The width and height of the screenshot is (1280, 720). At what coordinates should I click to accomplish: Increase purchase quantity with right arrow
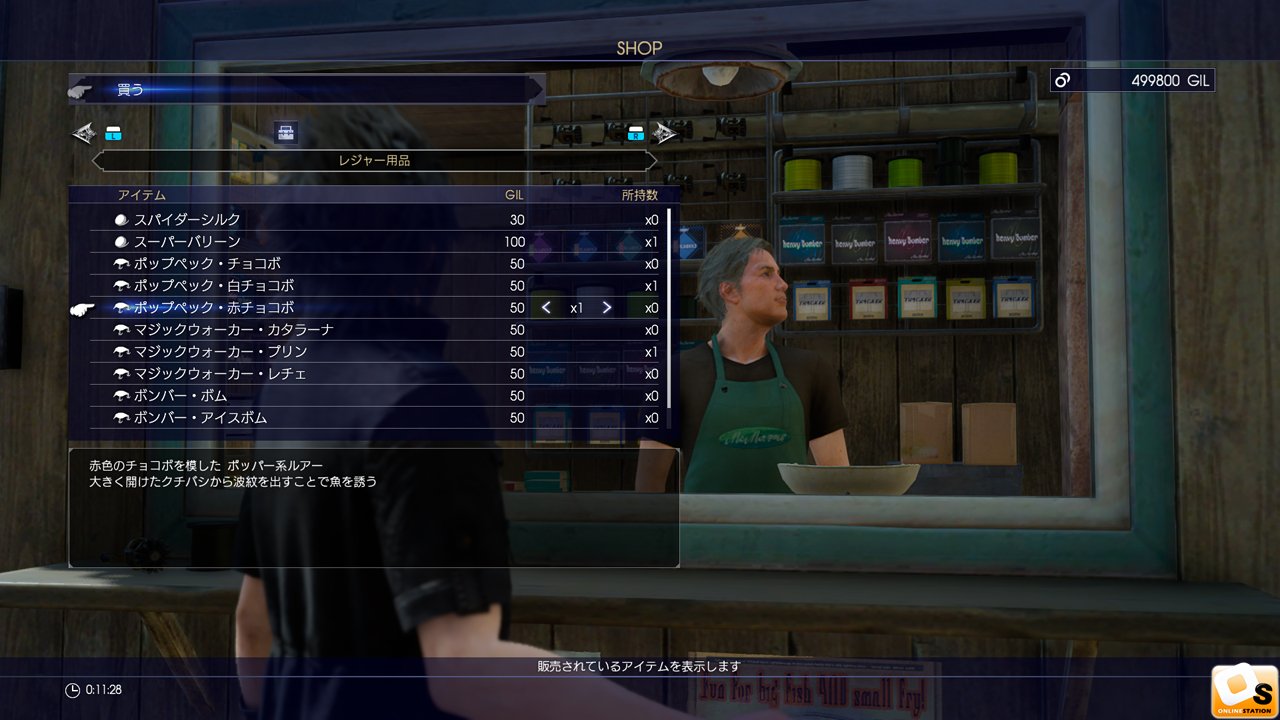click(x=607, y=308)
